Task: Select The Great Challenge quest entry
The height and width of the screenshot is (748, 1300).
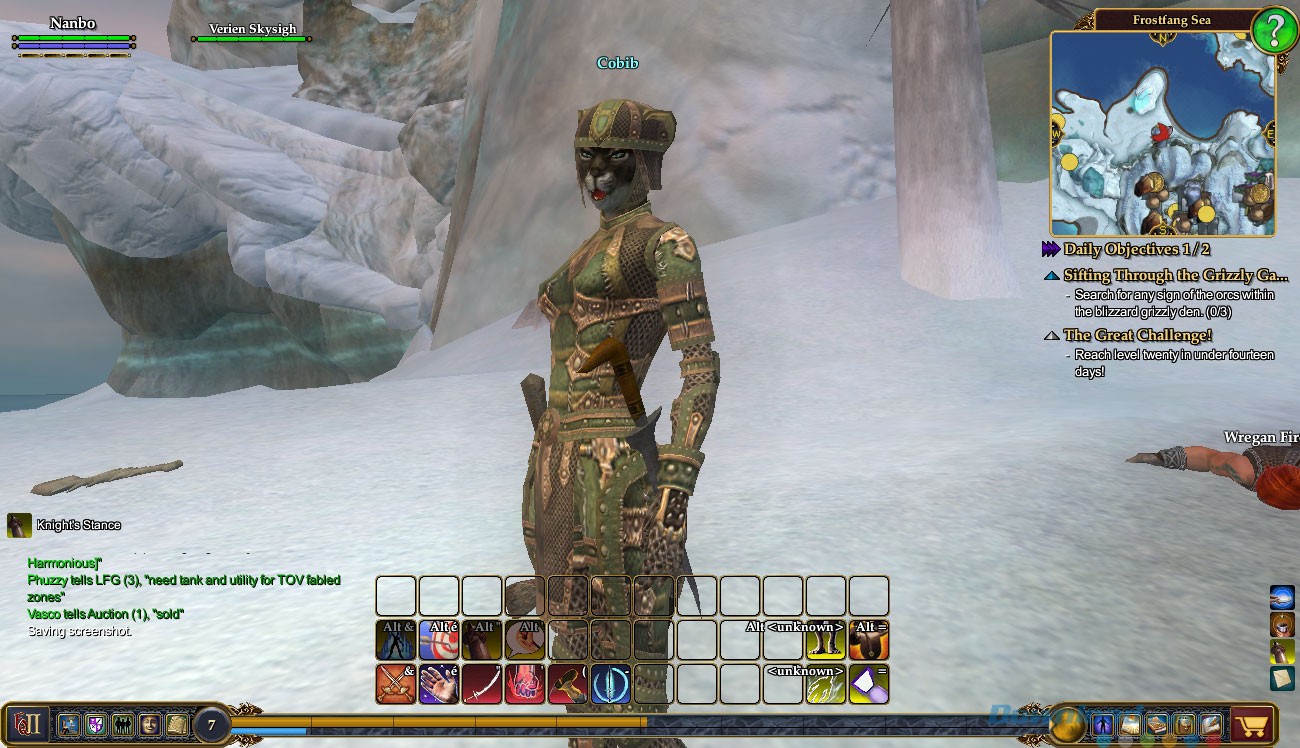Action: tap(1137, 335)
